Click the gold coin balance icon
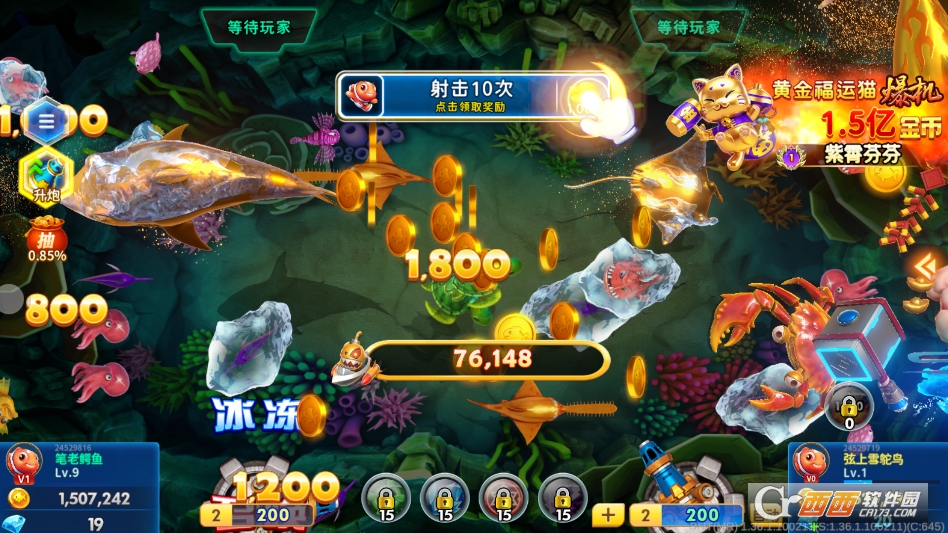948x533 pixels. click(x=18, y=498)
